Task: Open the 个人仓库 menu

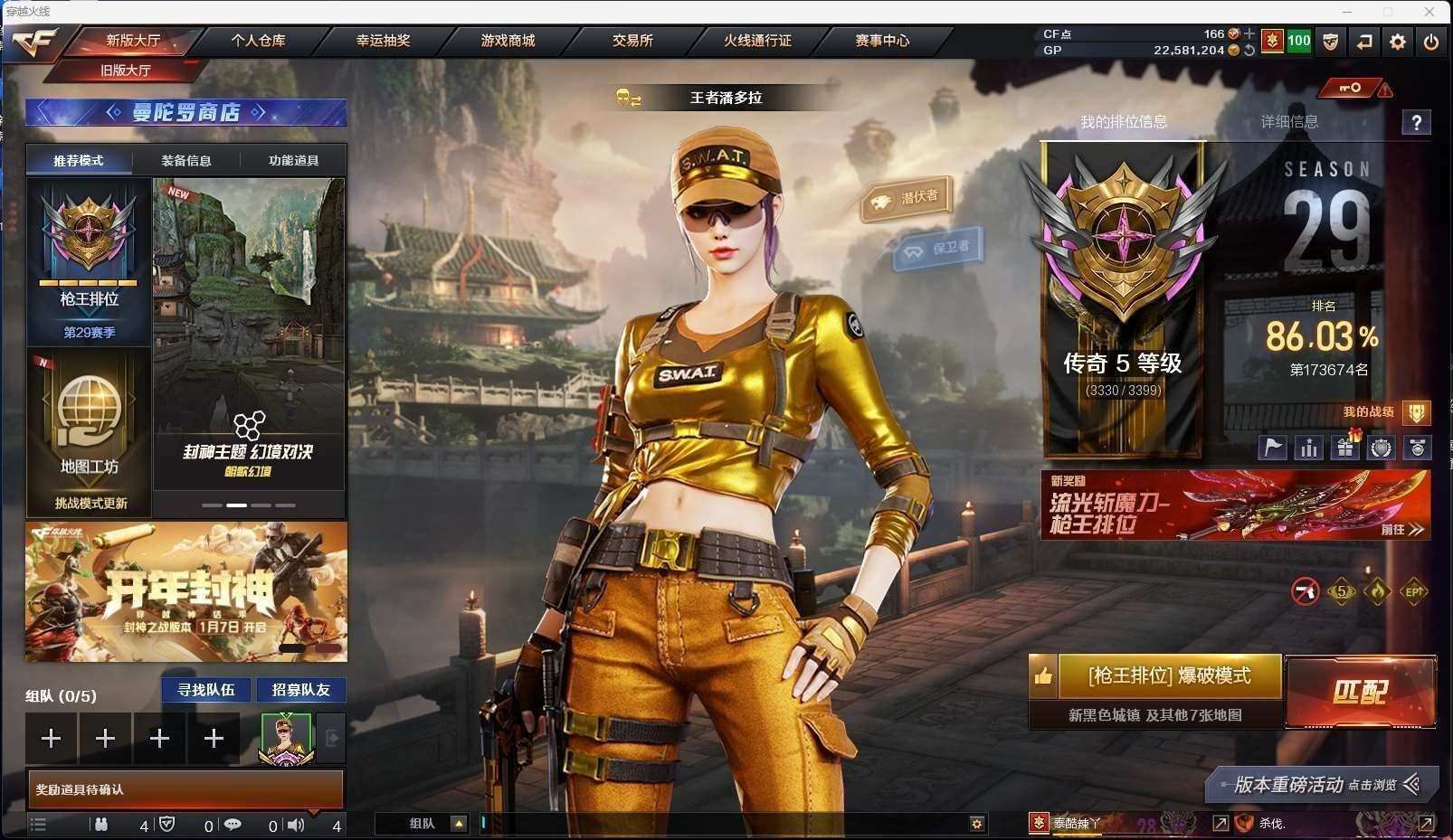Action: (x=258, y=41)
